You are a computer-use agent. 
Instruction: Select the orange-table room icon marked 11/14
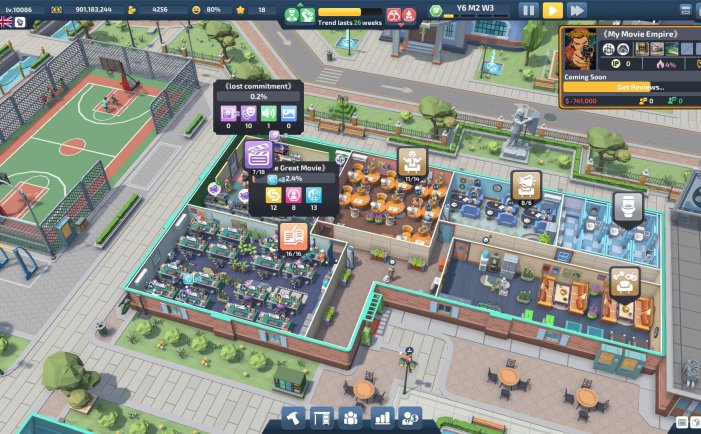(411, 160)
